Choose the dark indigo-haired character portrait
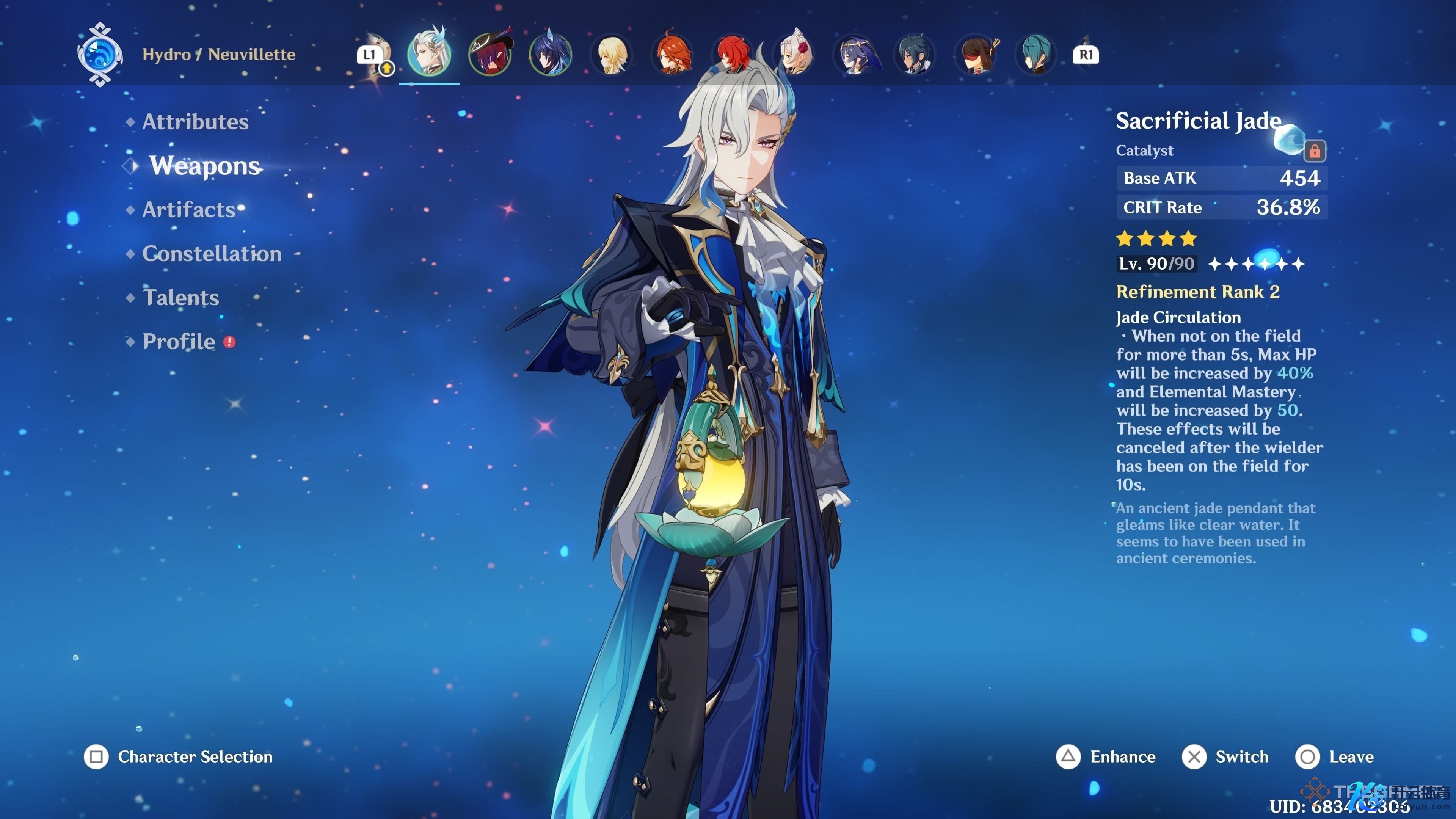The height and width of the screenshot is (819, 1456). tap(551, 54)
